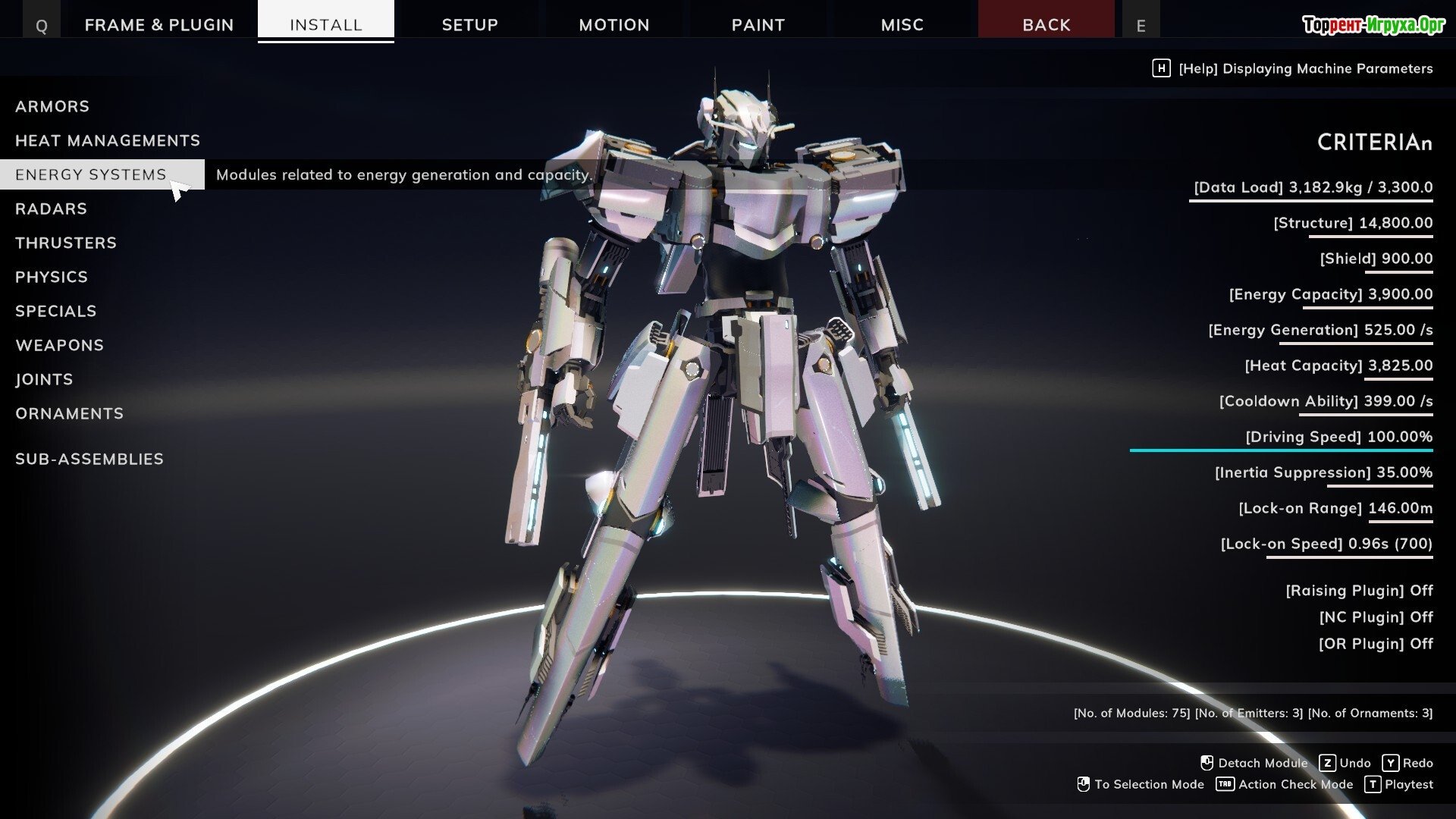Browse the Weapons category
Image resolution: width=1456 pixels, height=819 pixels.
point(59,345)
